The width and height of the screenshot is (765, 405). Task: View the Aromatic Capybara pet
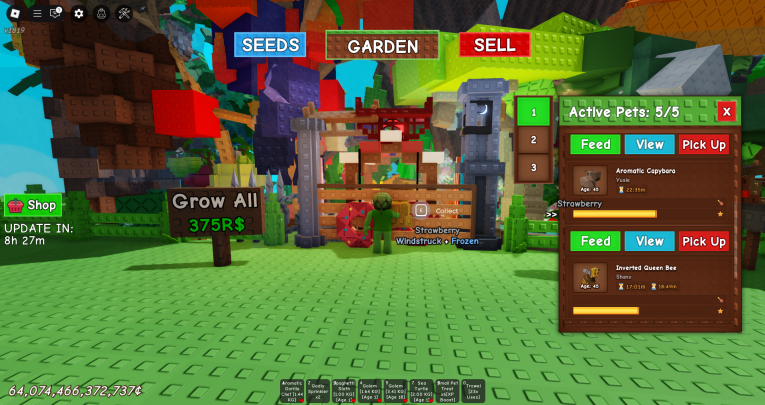coord(649,145)
